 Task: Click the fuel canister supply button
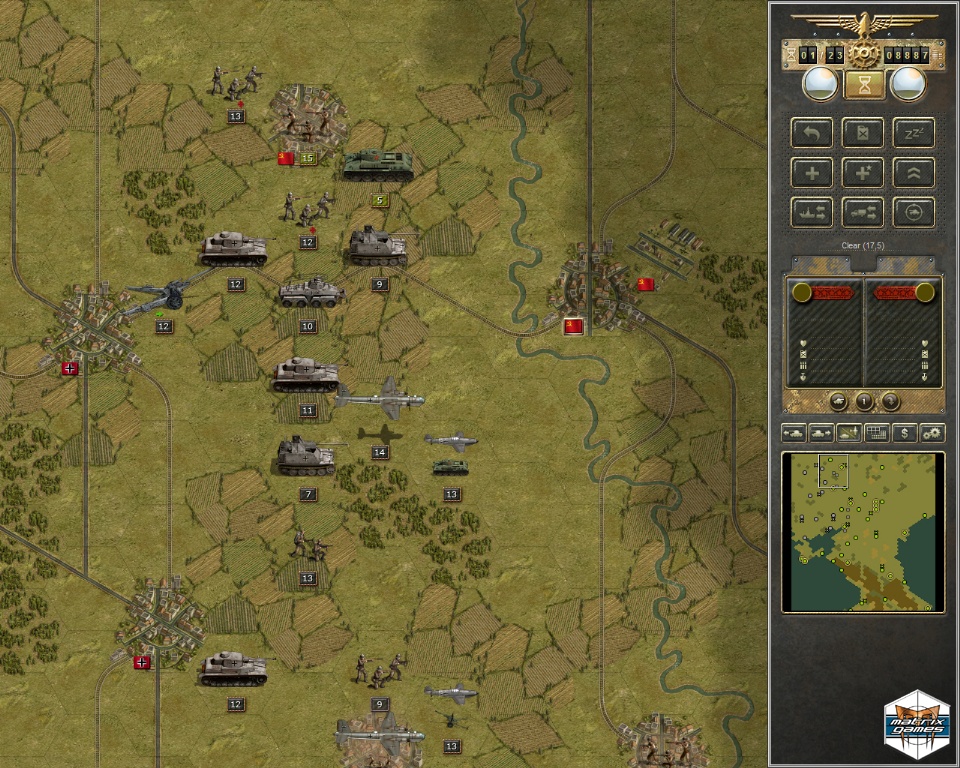(x=864, y=133)
